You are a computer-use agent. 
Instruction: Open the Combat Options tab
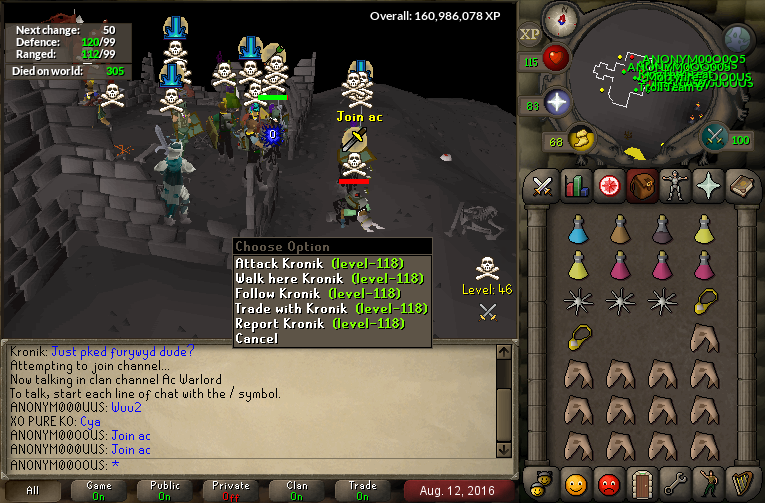coord(543,186)
